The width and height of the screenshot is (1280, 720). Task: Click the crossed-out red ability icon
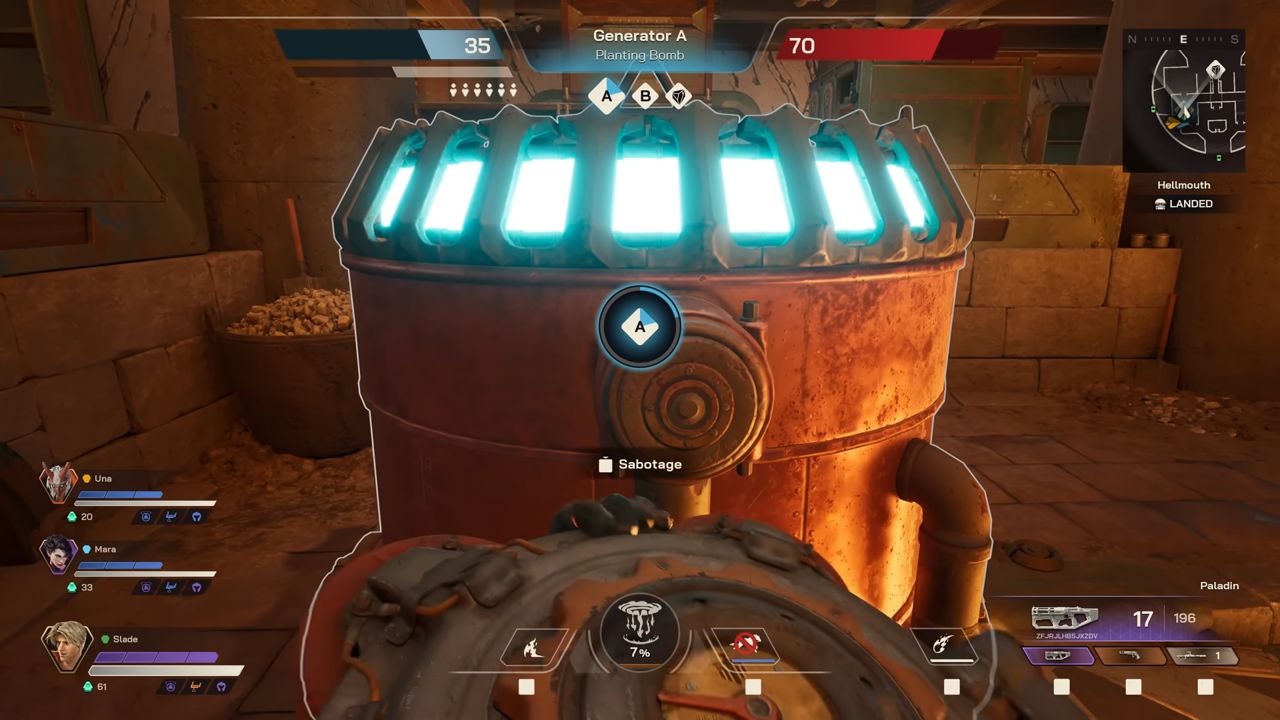tap(744, 647)
